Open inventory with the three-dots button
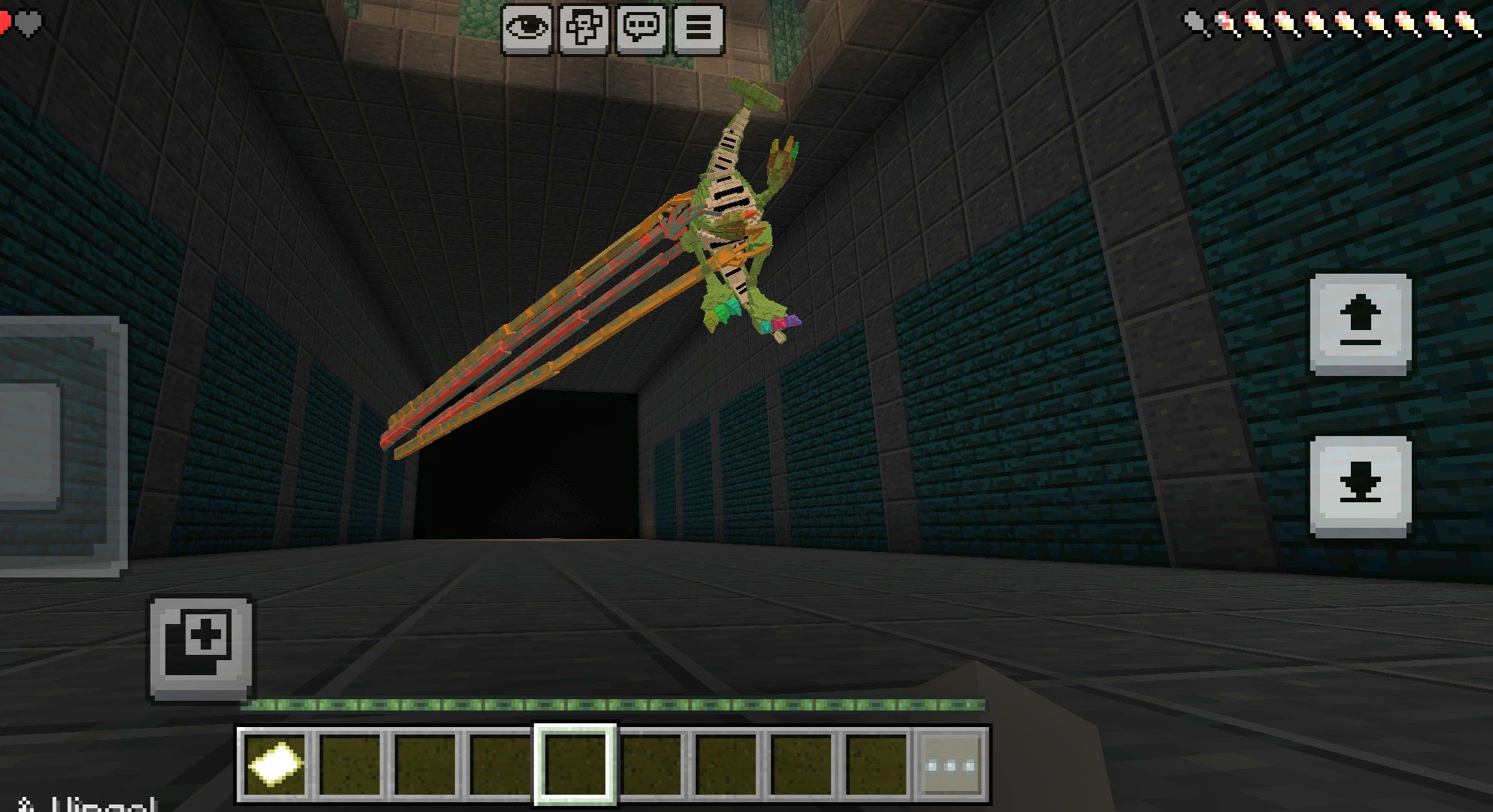Viewport: 1493px width, 812px height. tap(951, 765)
